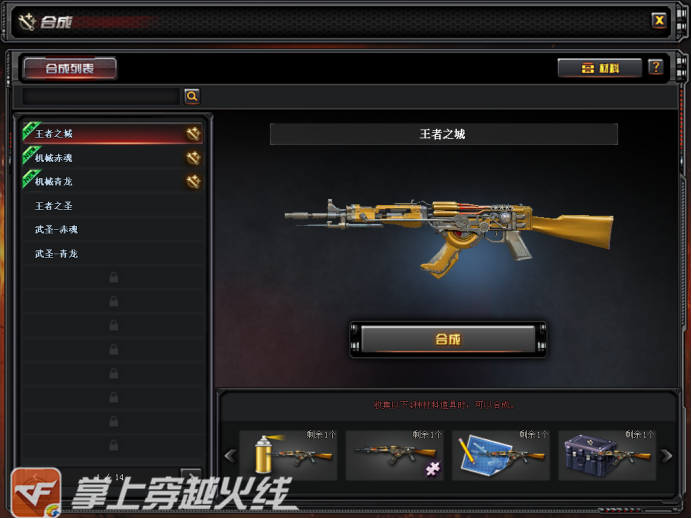Select the blueprint and pencil material slot
The width and height of the screenshot is (692, 519).
click(501, 455)
